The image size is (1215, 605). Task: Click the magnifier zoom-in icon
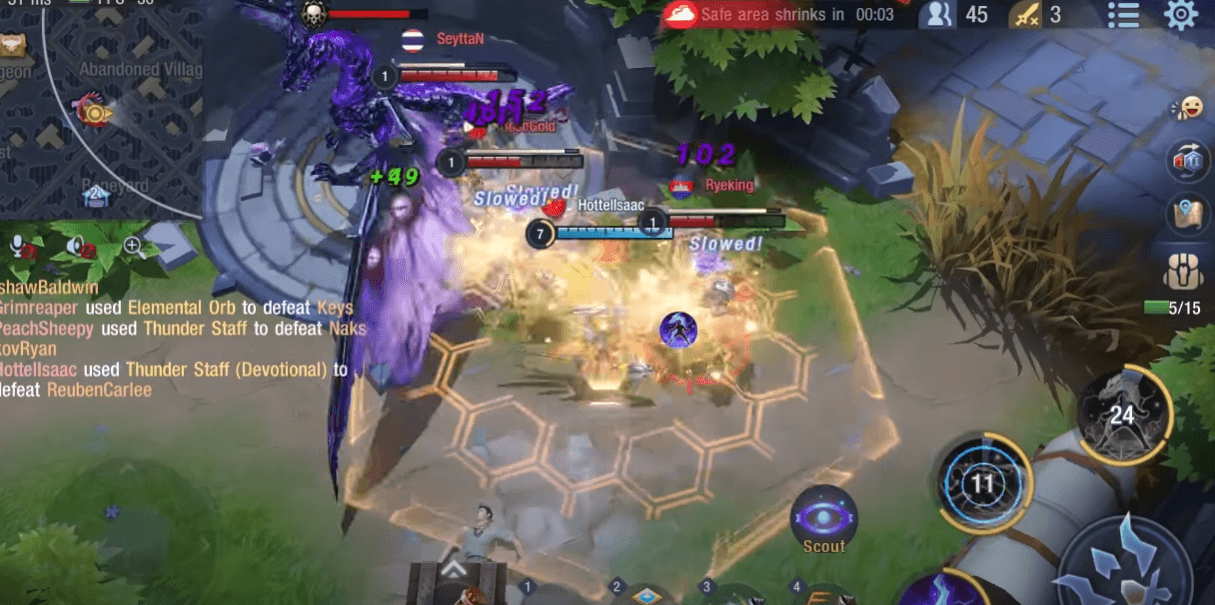tap(132, 245)
